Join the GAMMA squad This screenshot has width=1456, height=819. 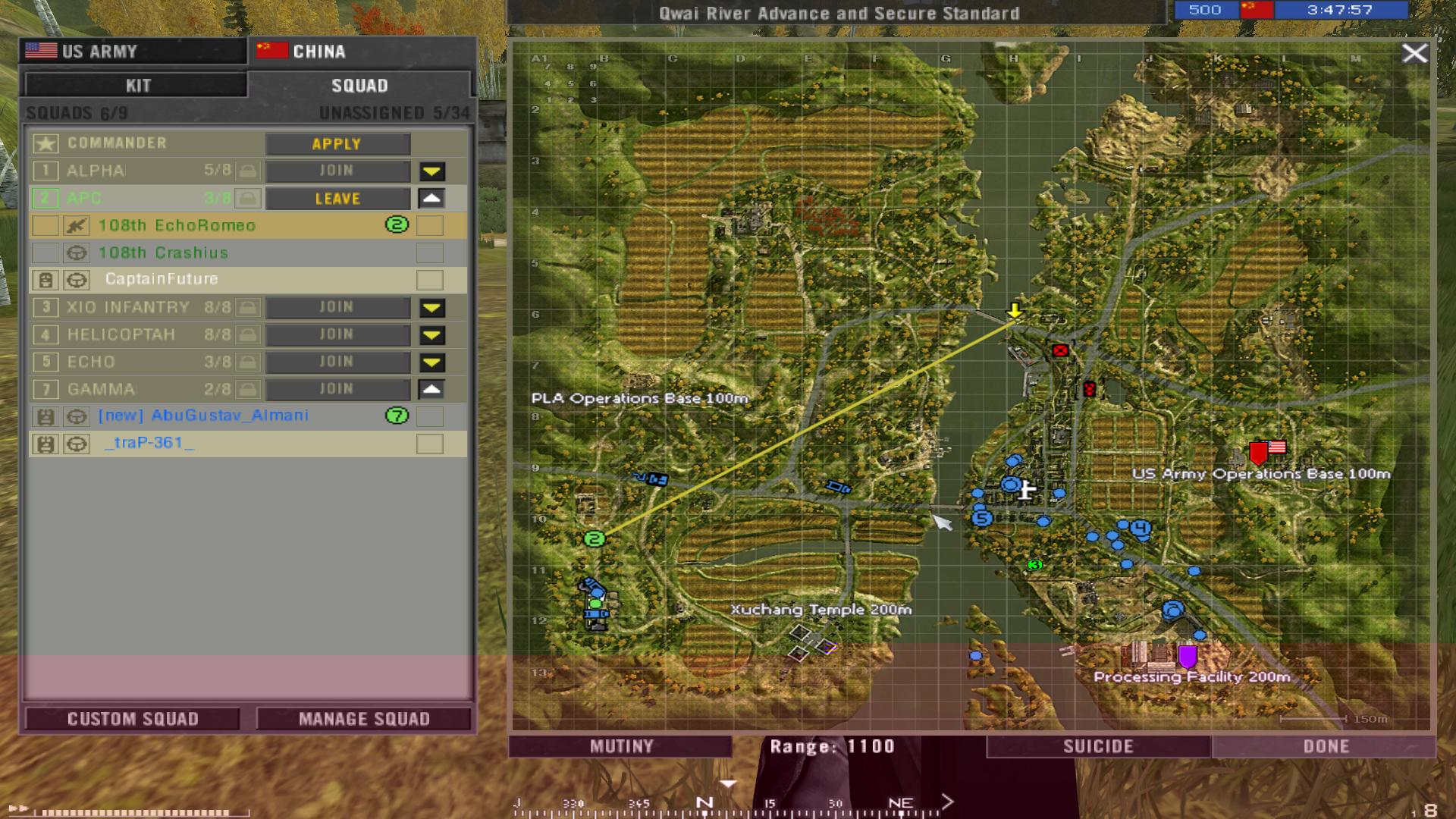[337, 390]
